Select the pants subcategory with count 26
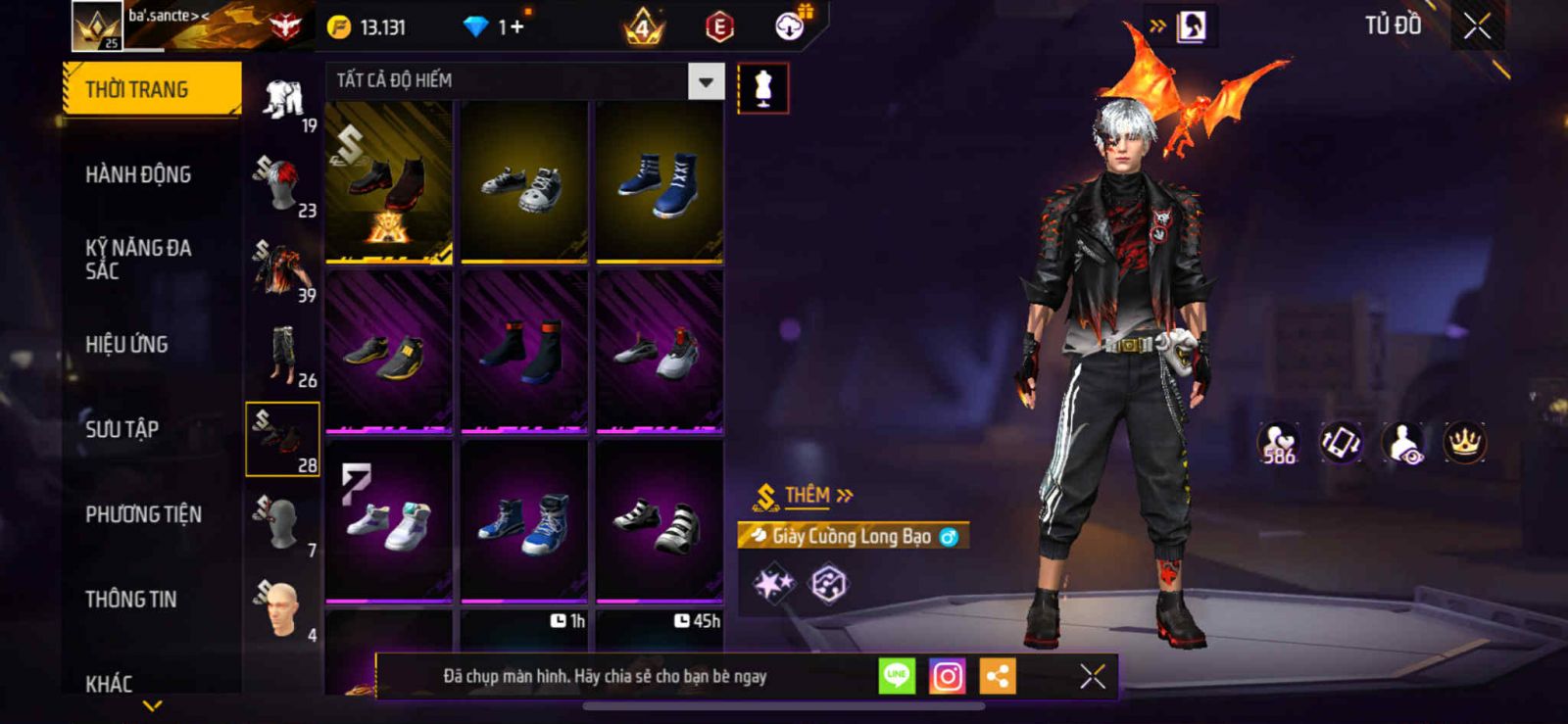Image resolution: width=1568 pixels, height=724 pixels. click(283, 355)
